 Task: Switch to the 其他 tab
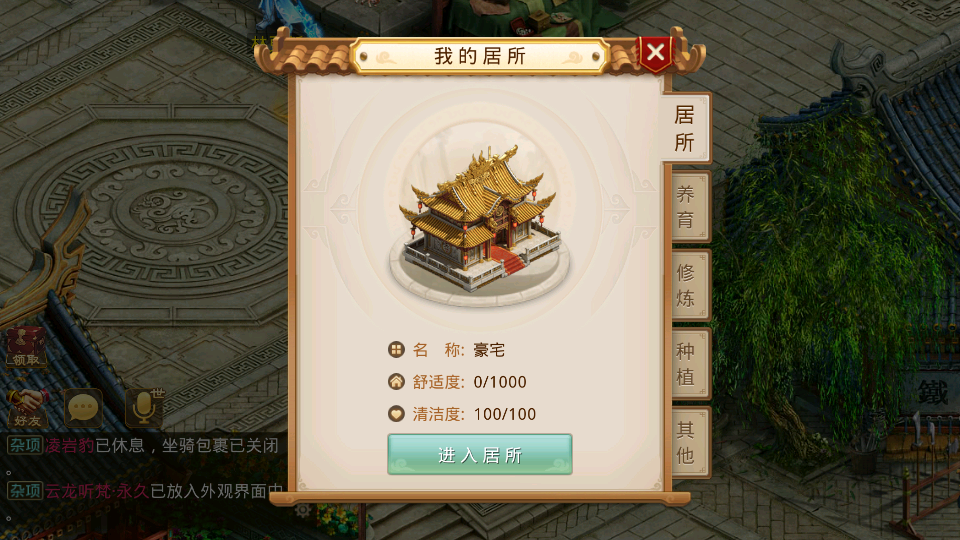tap(686, 442)
